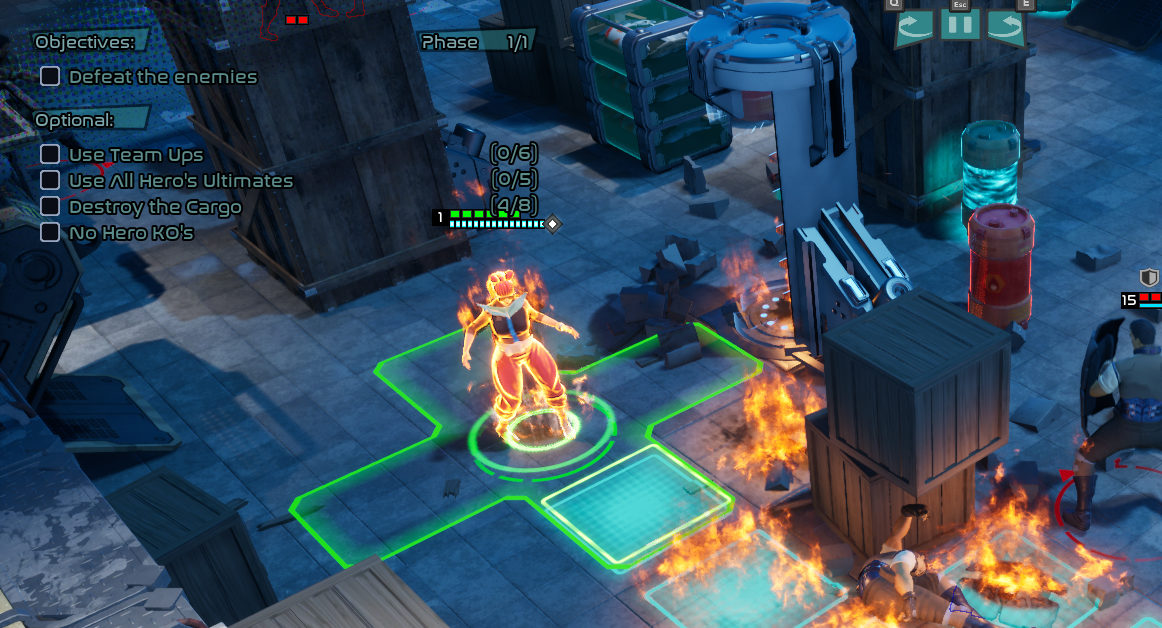Rotate camera with the left arrow button
Screen dimensions: 1162x628
point(915,26)
